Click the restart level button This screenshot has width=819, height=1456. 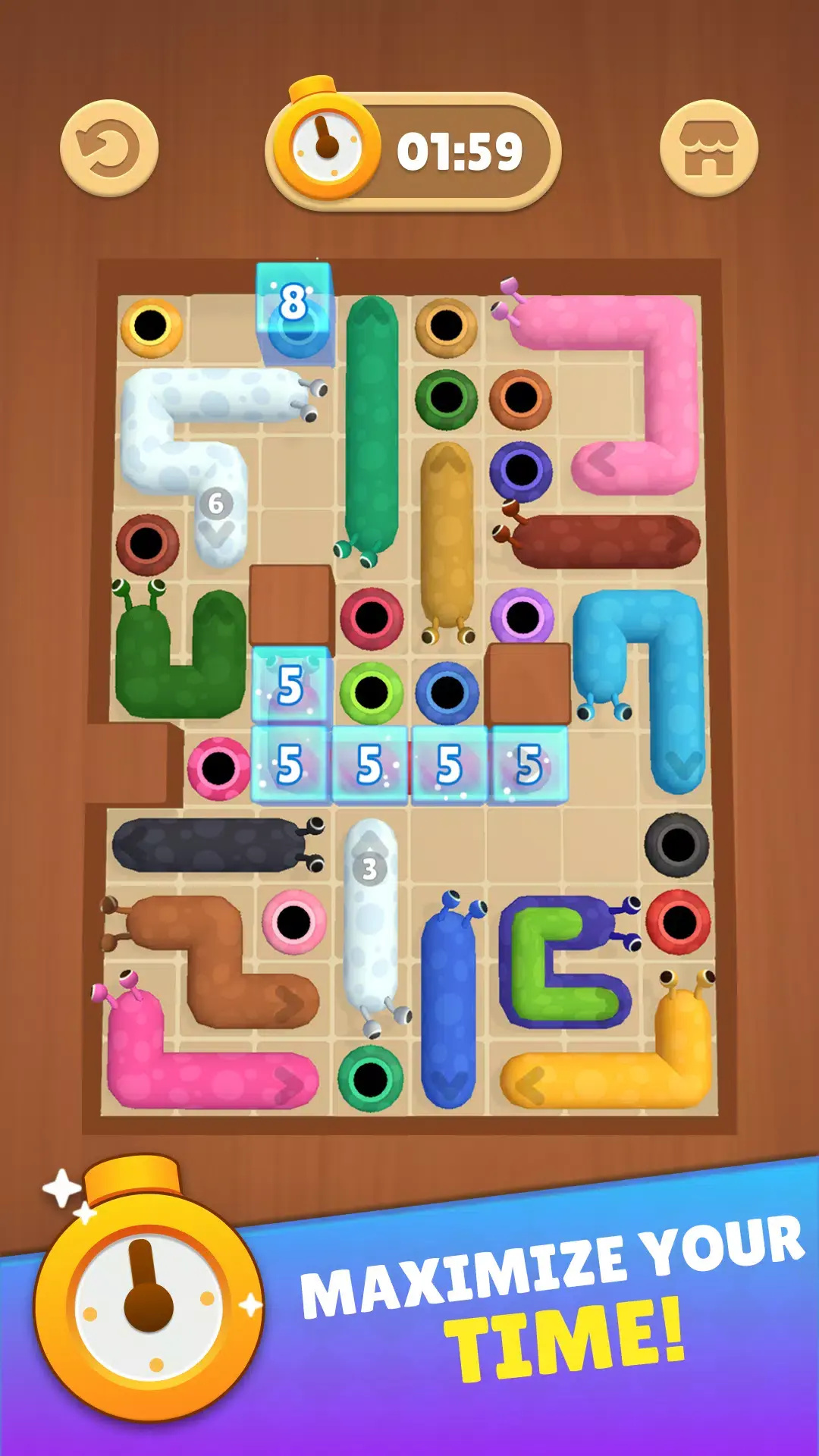(109, 149)
